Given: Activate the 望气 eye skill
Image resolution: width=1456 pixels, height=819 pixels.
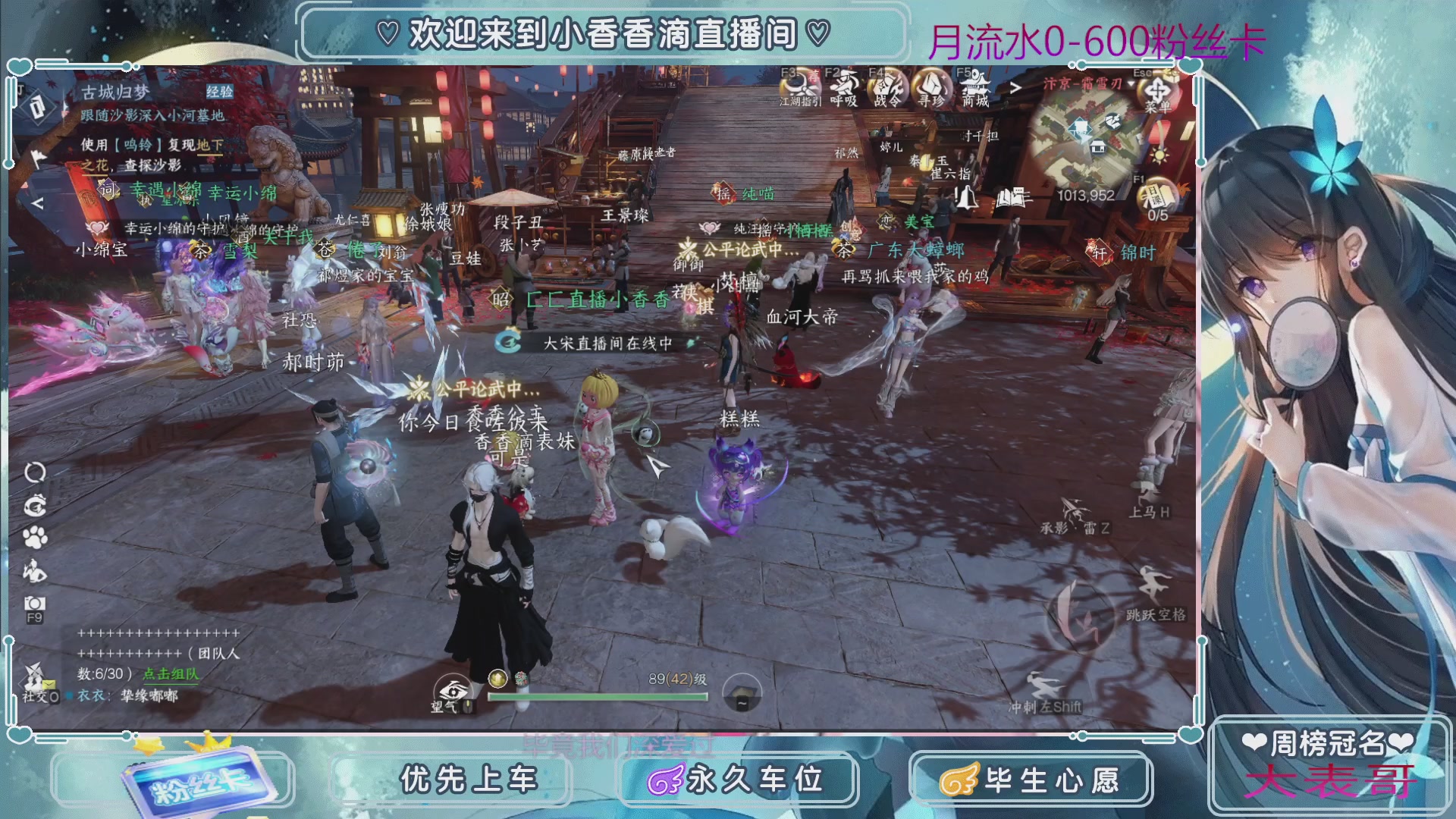Looking at the screenshot, I should pos(453,692).
